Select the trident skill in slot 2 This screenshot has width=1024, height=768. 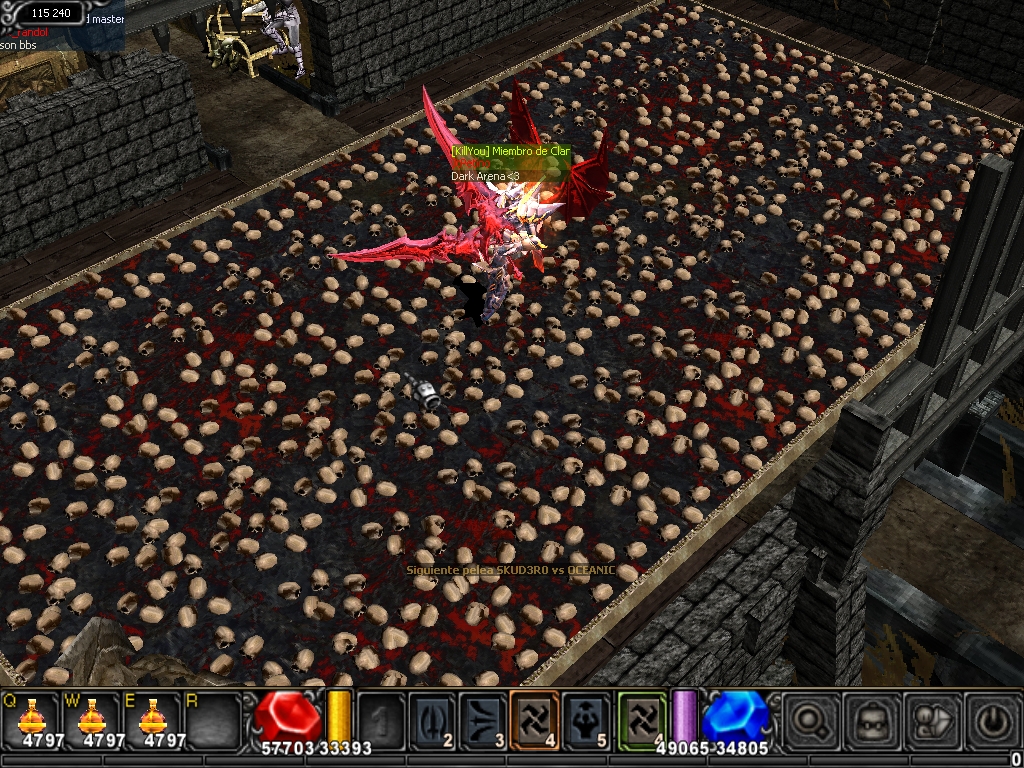(x=432, y=718)
